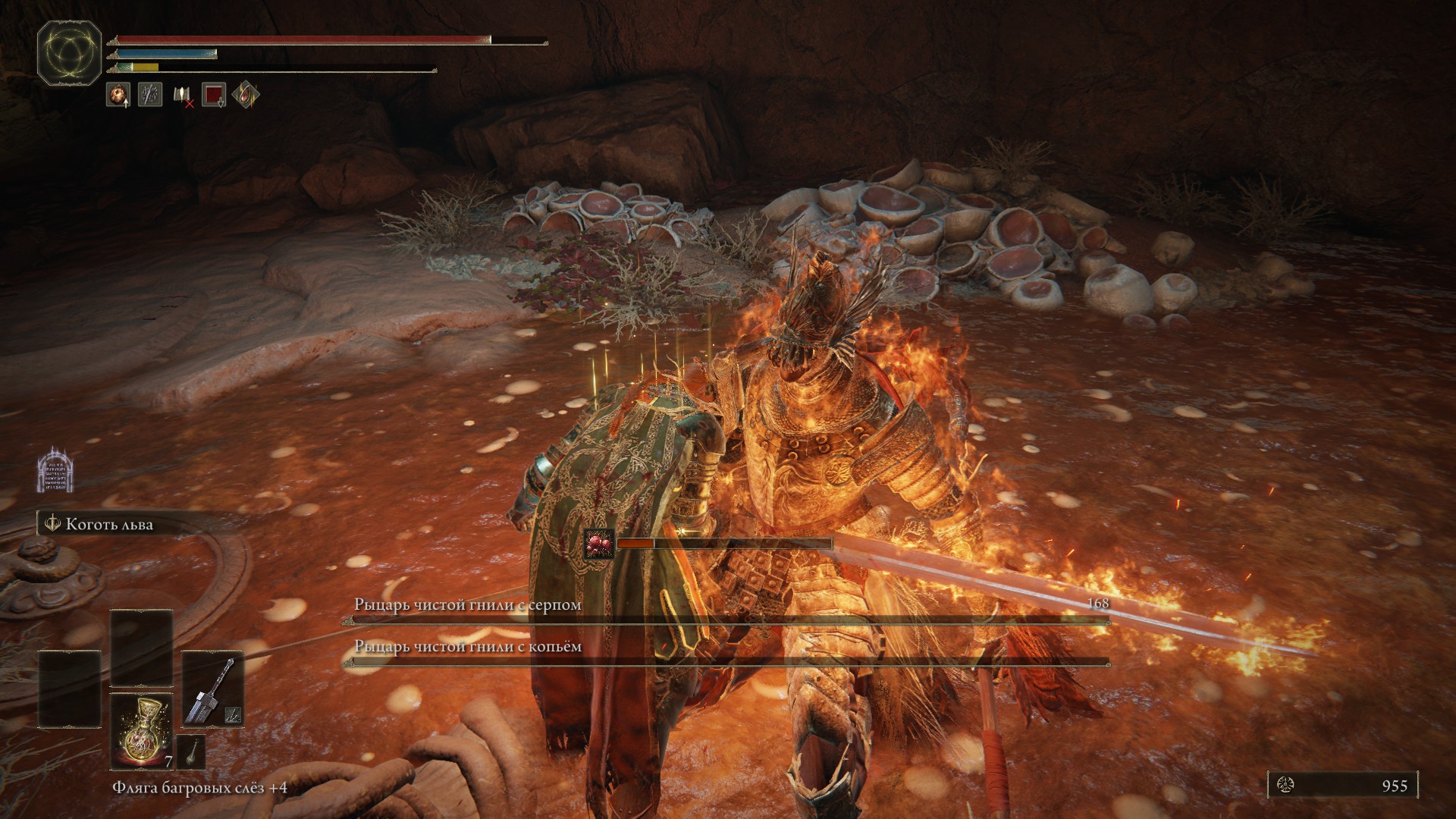
Task: Click the runes counter icon
Action: [x=1285, y=786]
